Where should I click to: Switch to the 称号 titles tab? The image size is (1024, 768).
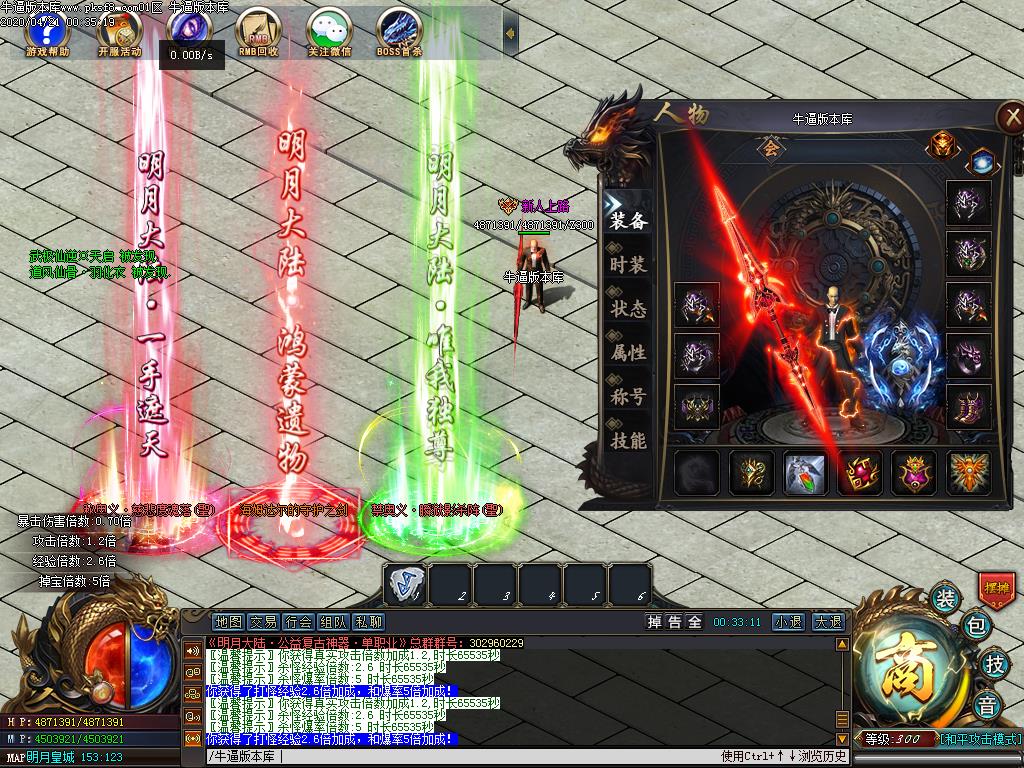pyautogui.click(x=628, y=397)
